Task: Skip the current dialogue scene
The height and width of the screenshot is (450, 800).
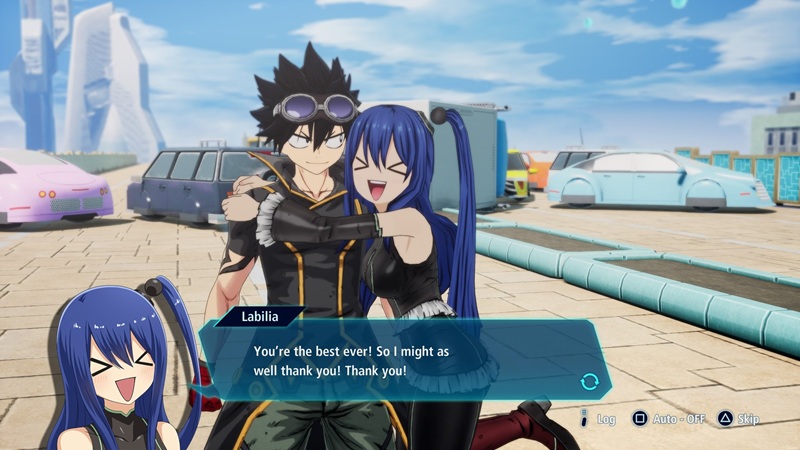Action: click(739, 419)
